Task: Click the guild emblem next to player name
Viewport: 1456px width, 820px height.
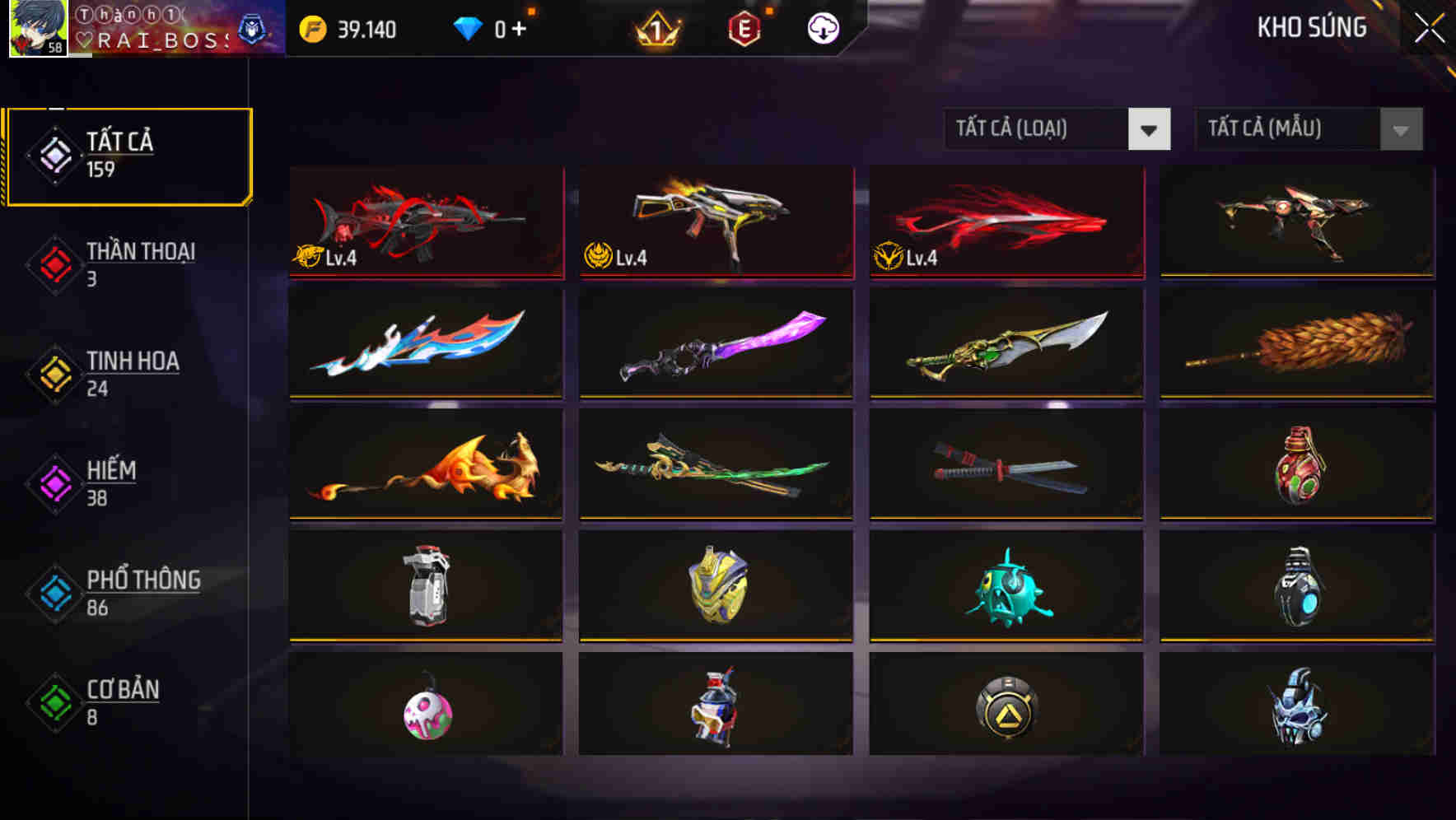Action: click(x=252, y=27)
